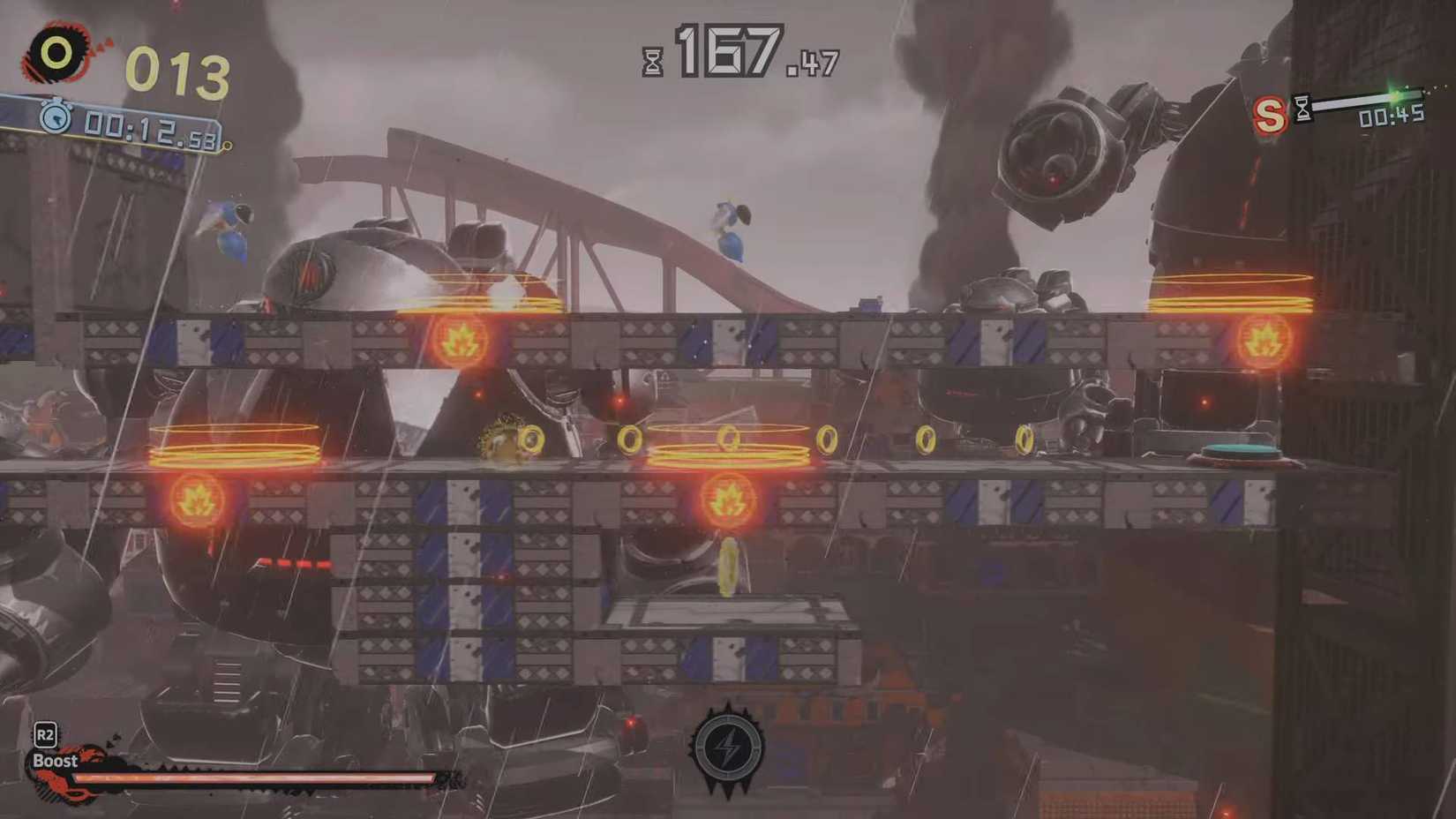1456x819 pixels.
Task: Click the fire trap below the ring trail
Action: (727, 499)
